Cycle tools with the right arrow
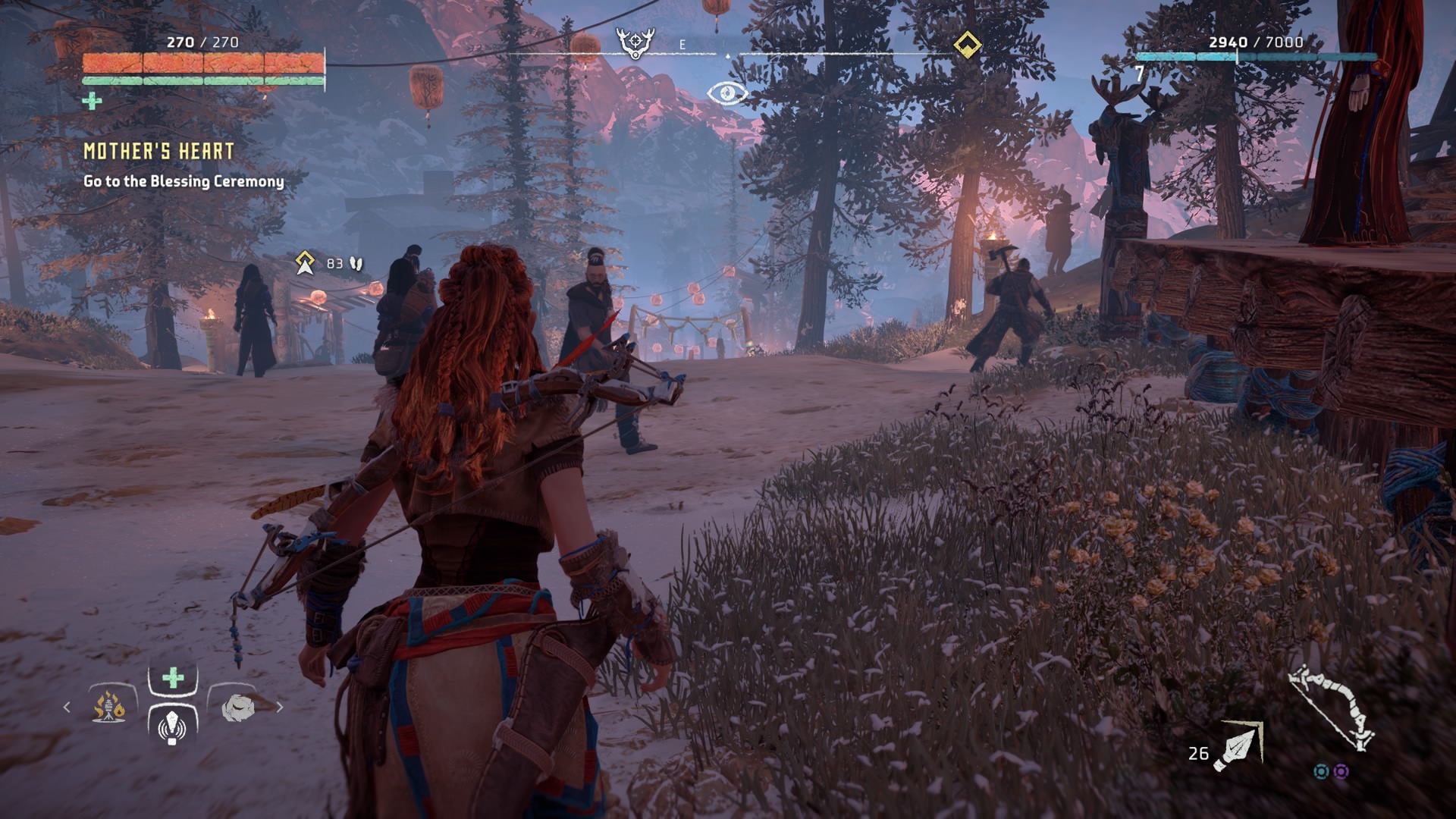Screen dimensions: 1456x819 pos(280,708)
